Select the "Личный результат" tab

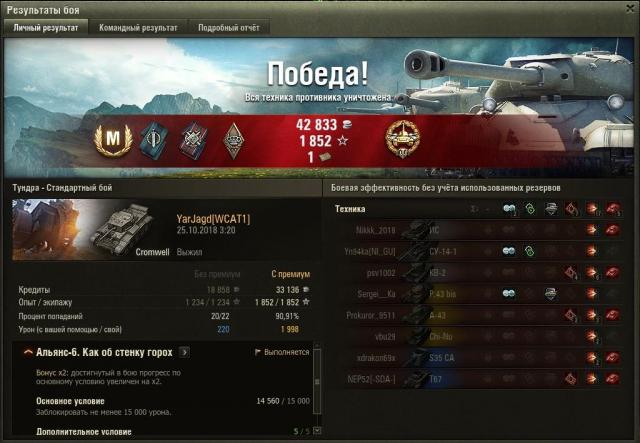[x=45, y=28]
